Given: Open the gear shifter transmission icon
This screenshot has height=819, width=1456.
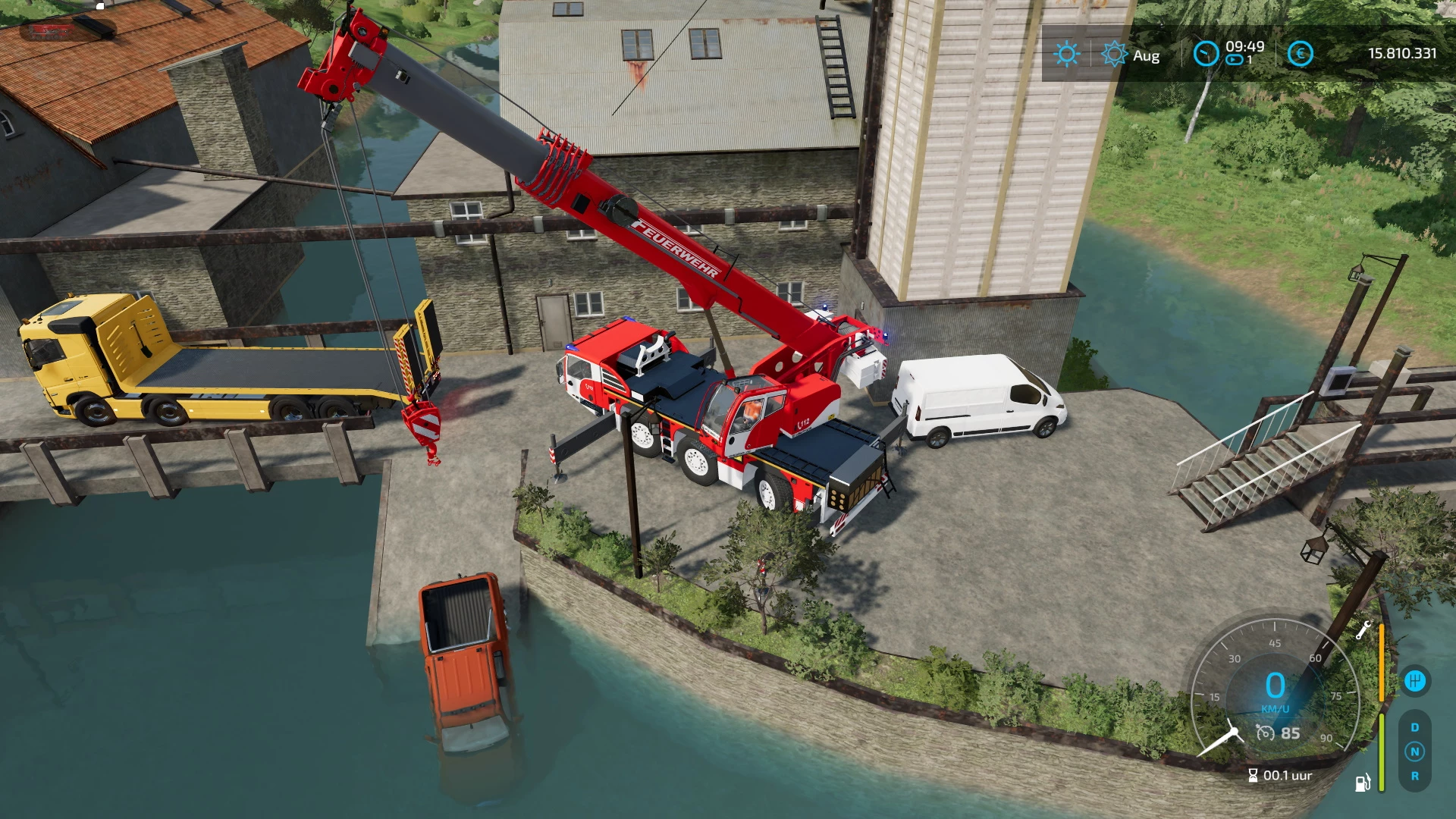Looking at the screenshot, I should click(1416, 680).
